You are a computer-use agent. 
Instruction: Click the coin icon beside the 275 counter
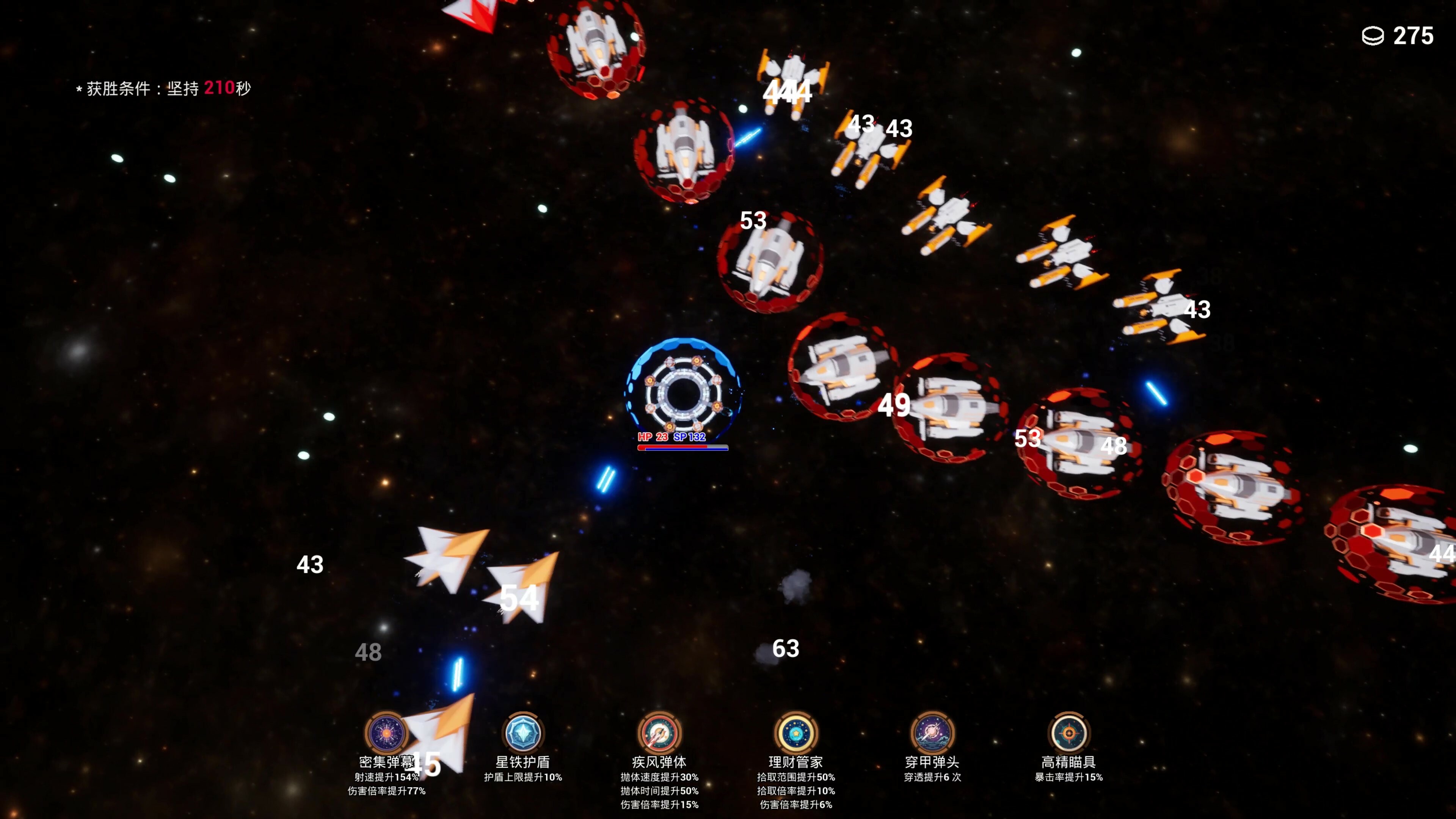pos(1372,36)
